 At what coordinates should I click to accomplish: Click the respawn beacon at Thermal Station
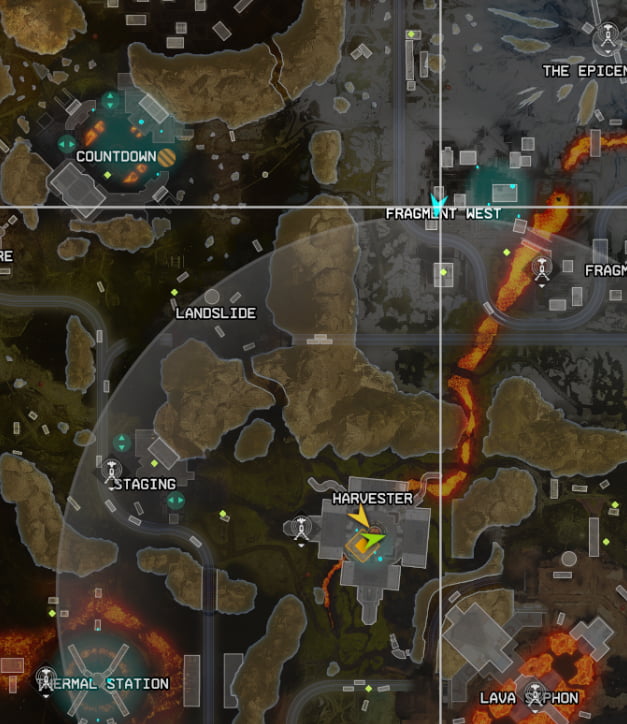coord(45,678)
